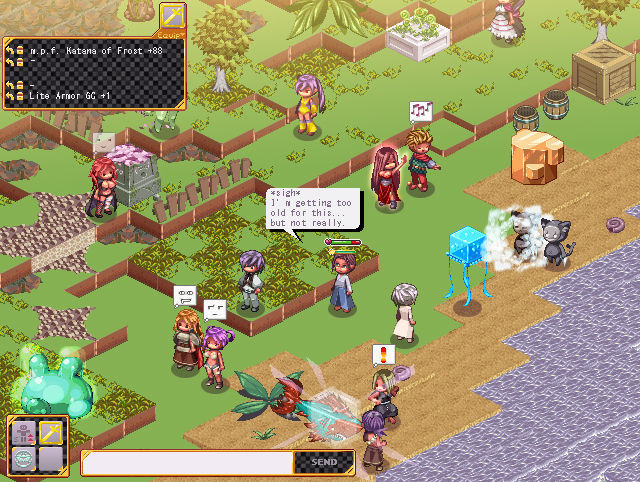
Task: Click the Equip sword icon tab
Action: [172, 17]
